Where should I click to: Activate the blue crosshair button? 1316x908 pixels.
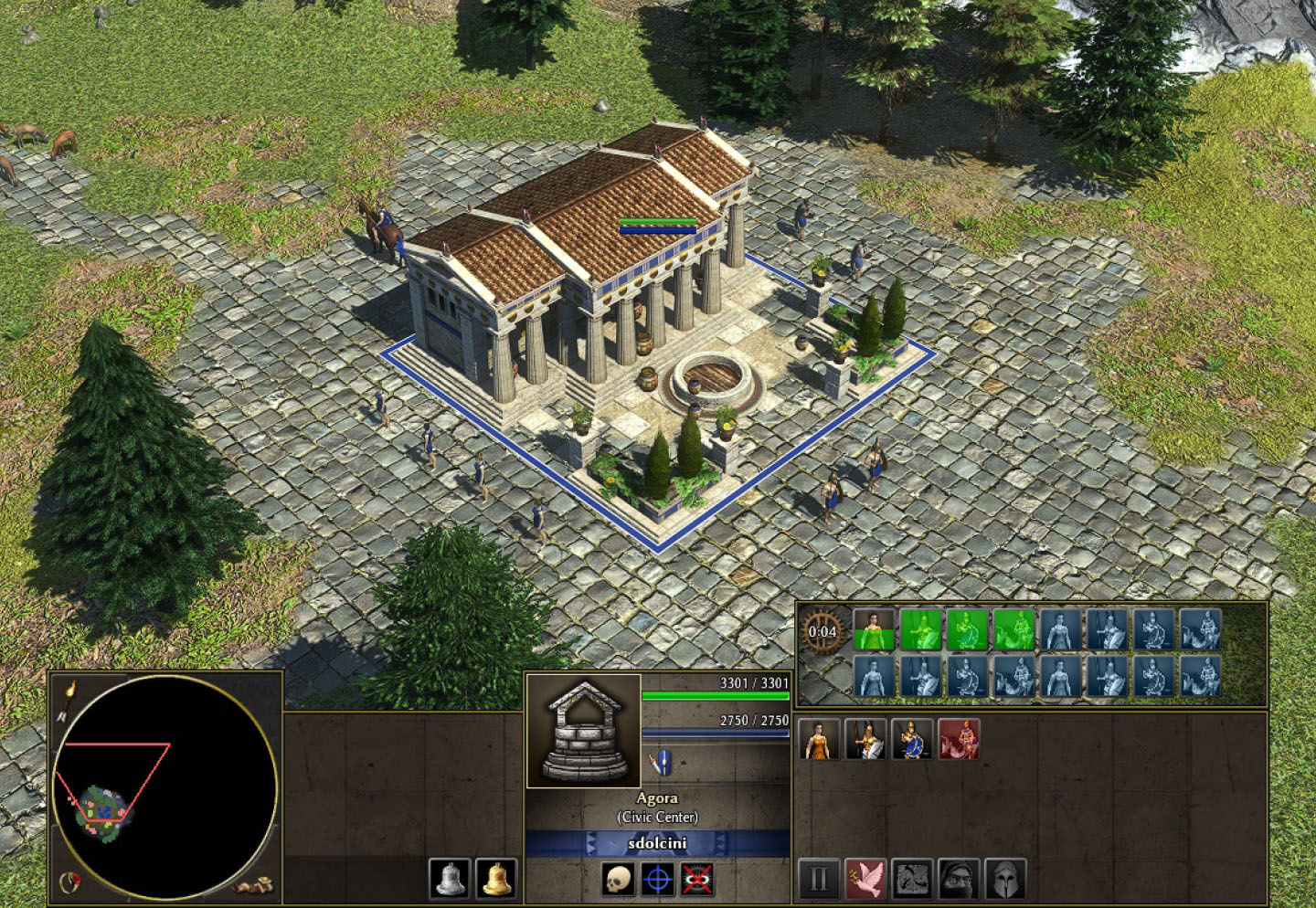pyautogui.click(x=657, y=880)
